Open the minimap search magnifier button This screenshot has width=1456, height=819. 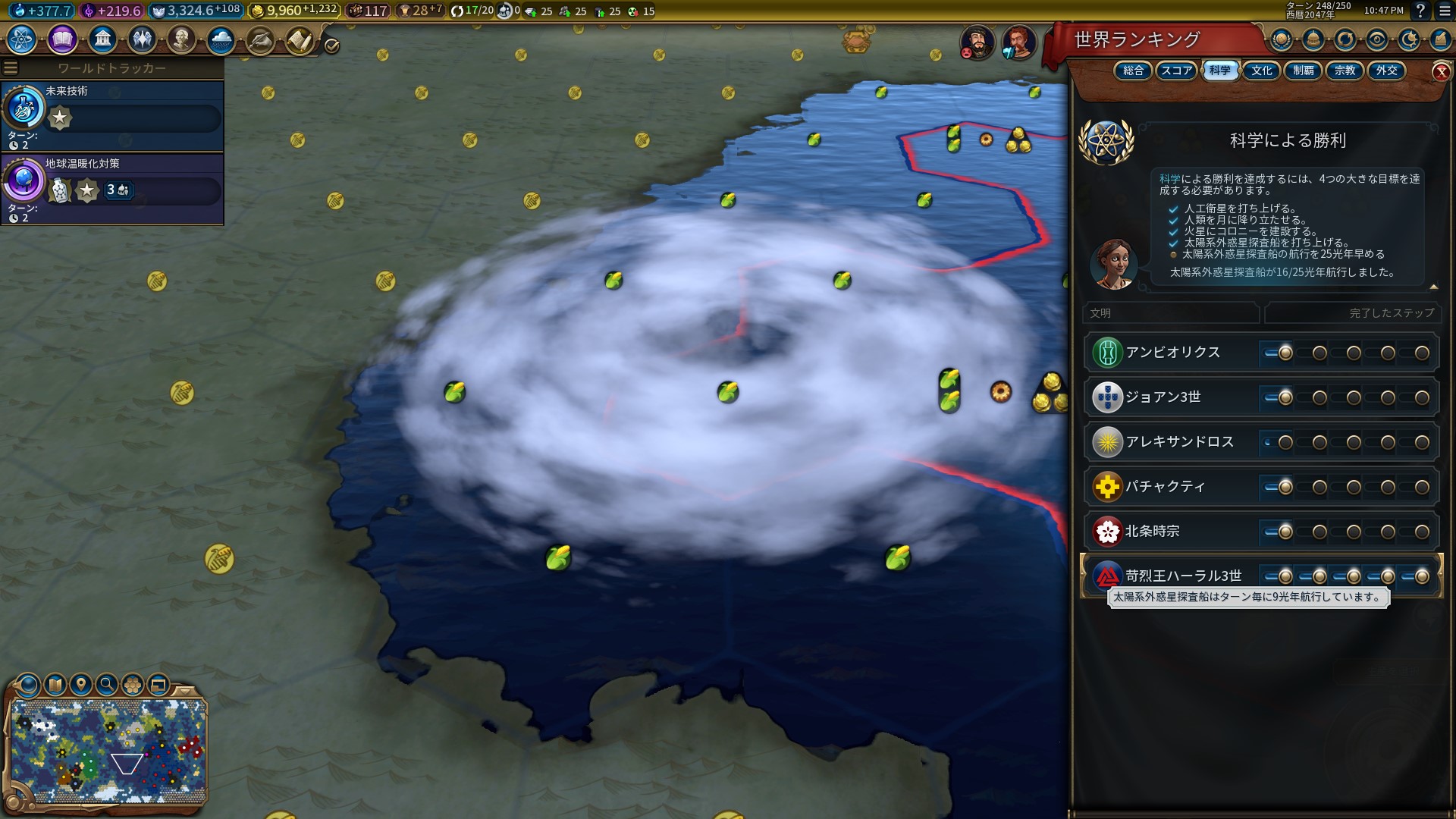click(107, 685)
